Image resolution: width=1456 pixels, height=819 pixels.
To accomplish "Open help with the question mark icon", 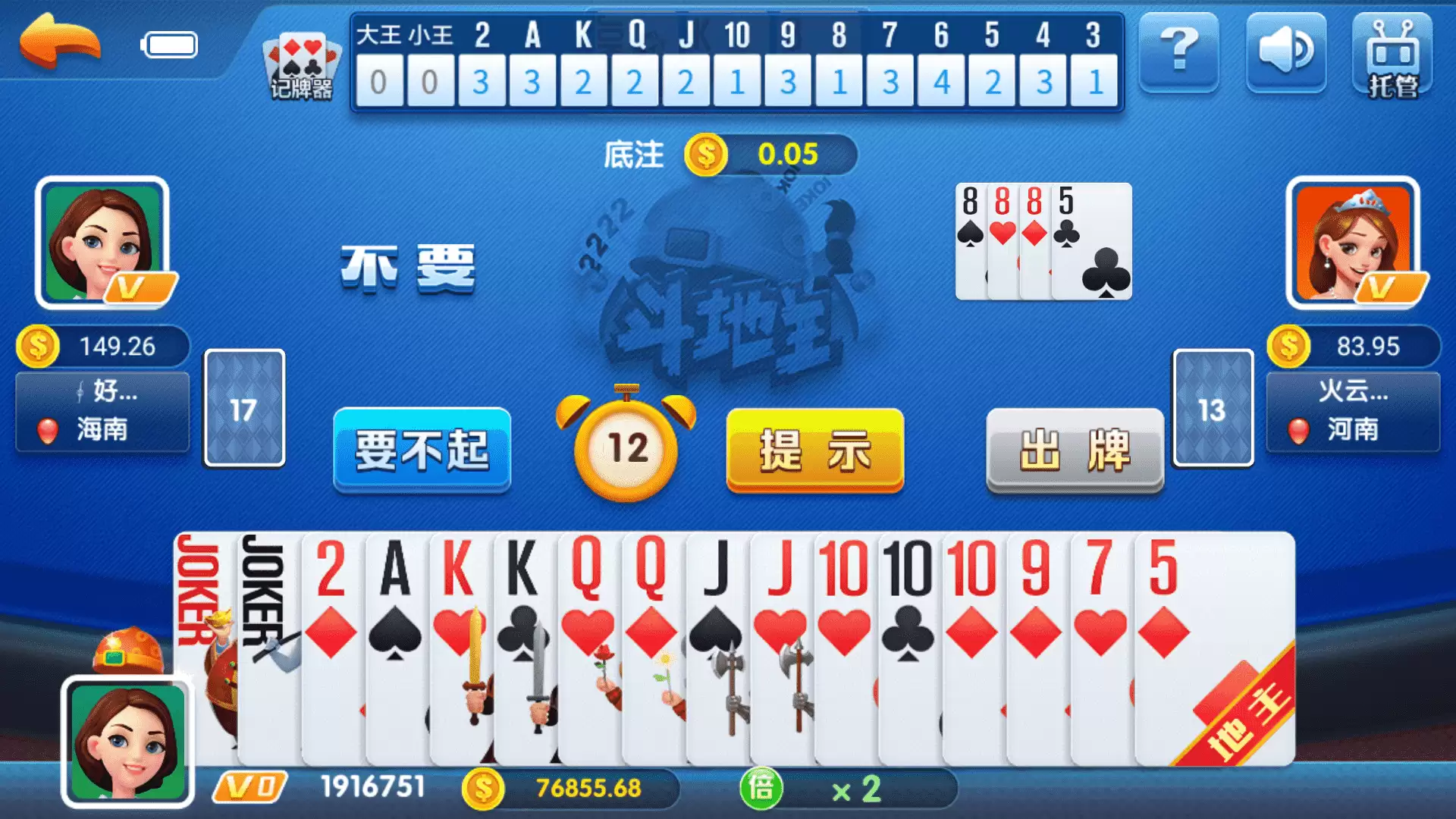I will (1178, 53).
